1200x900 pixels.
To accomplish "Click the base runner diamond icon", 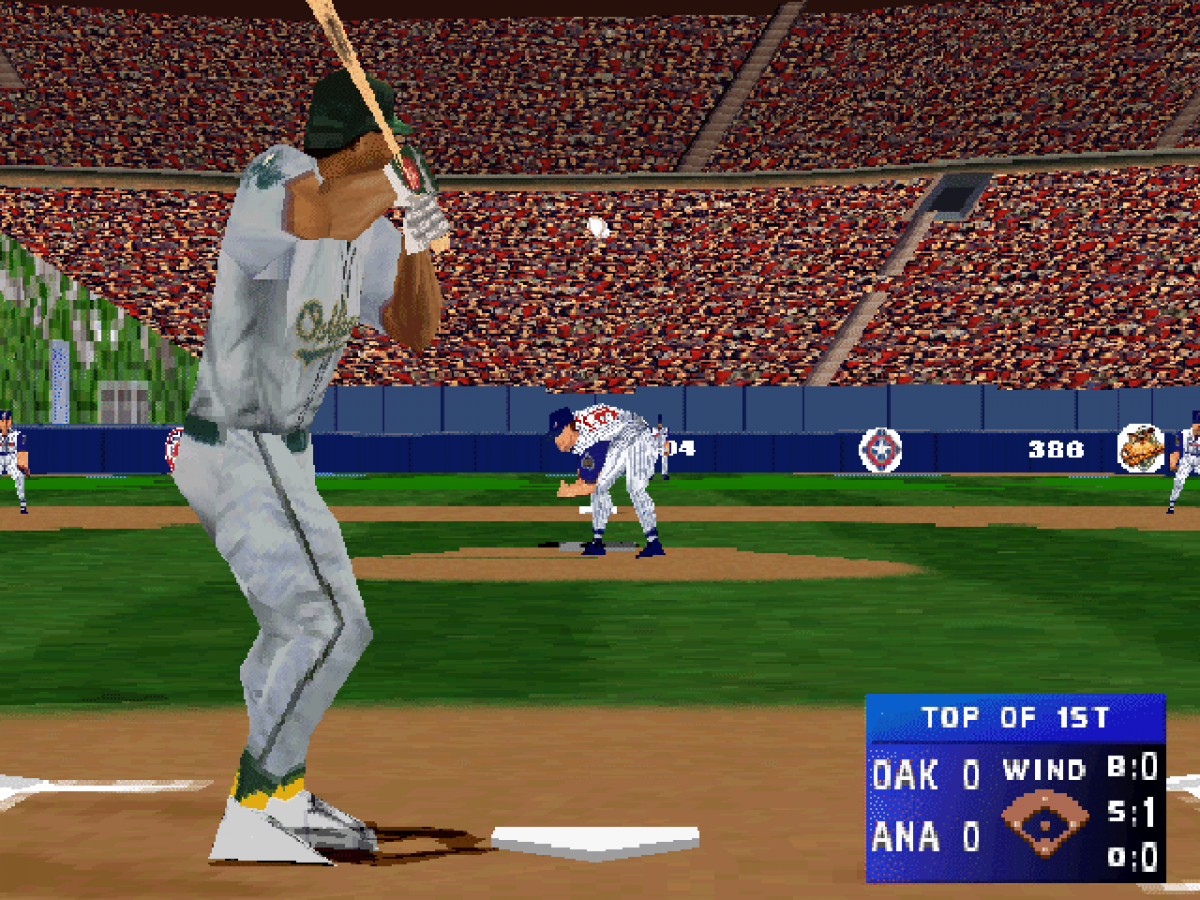I will point(1044,824).
